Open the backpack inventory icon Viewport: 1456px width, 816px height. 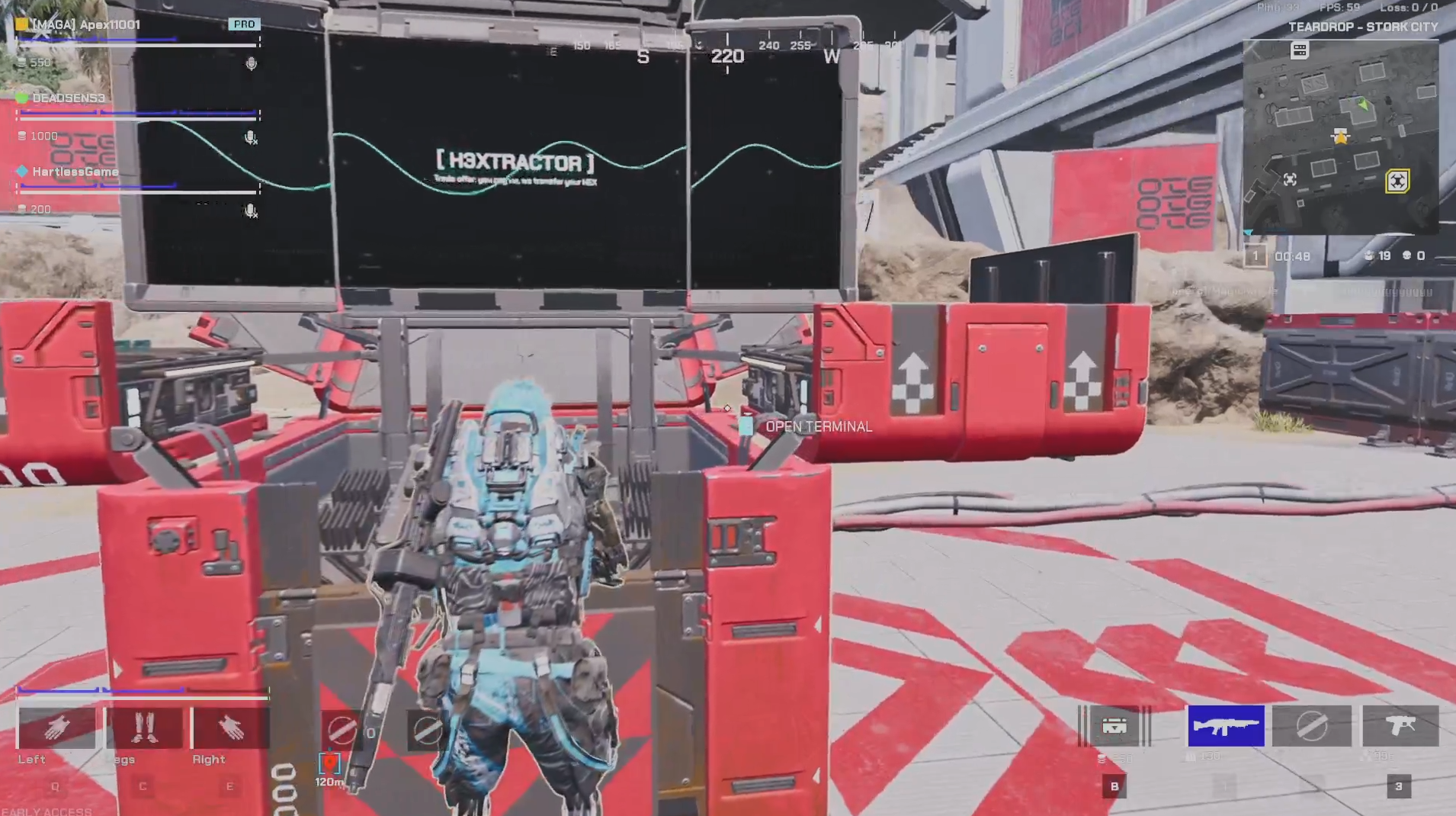tap(1114, 726)
